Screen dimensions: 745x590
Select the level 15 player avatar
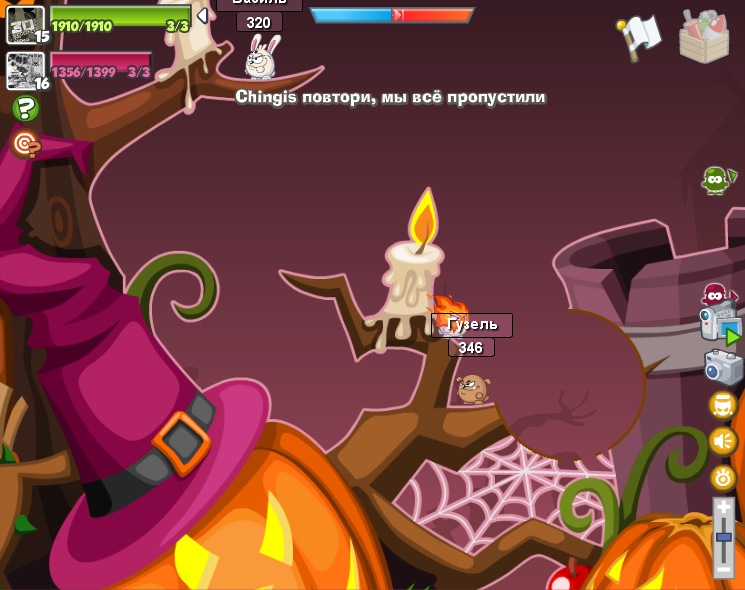tap(23, 23)
